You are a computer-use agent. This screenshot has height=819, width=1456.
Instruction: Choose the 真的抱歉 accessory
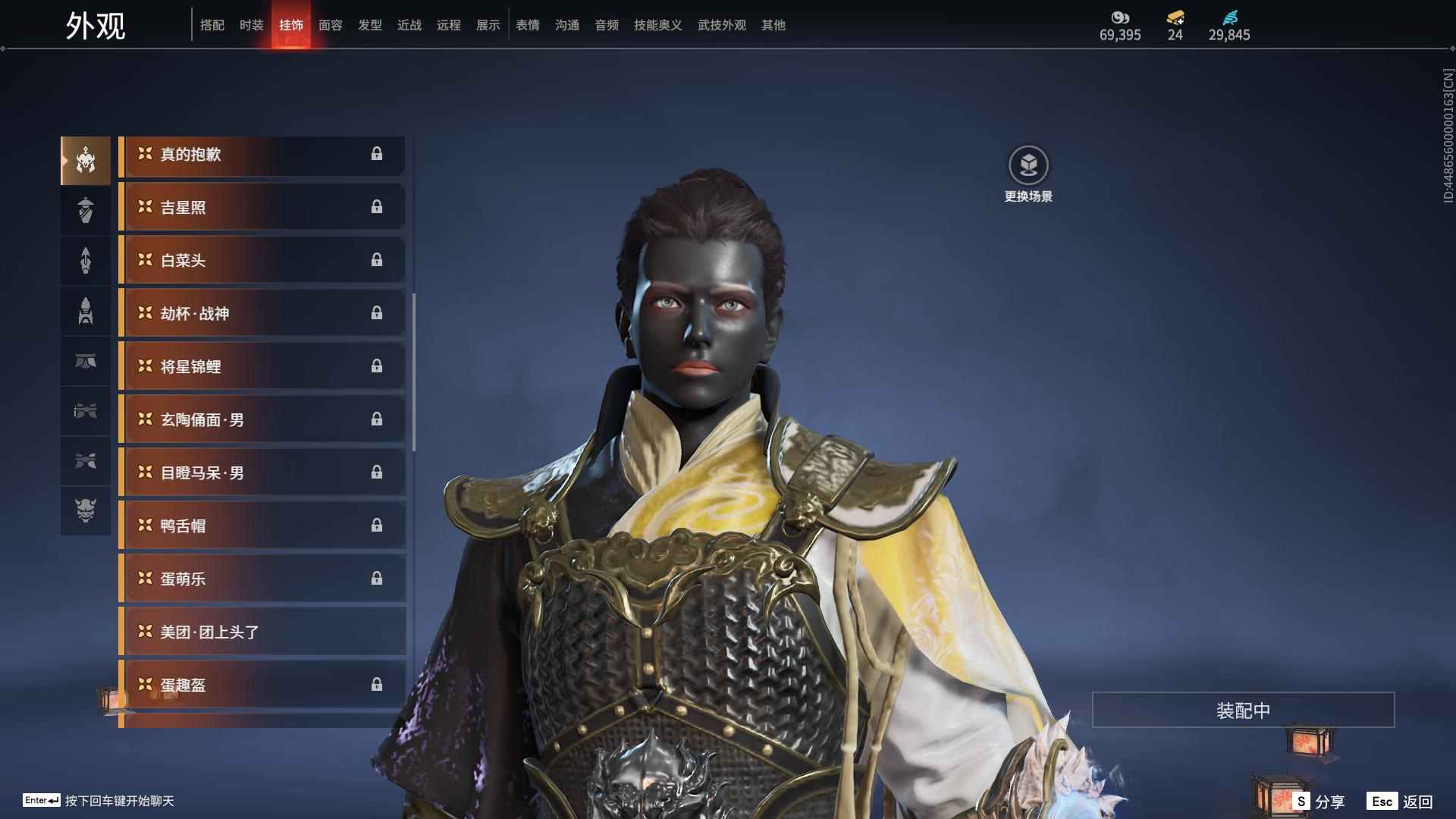(x=262, y=155)
